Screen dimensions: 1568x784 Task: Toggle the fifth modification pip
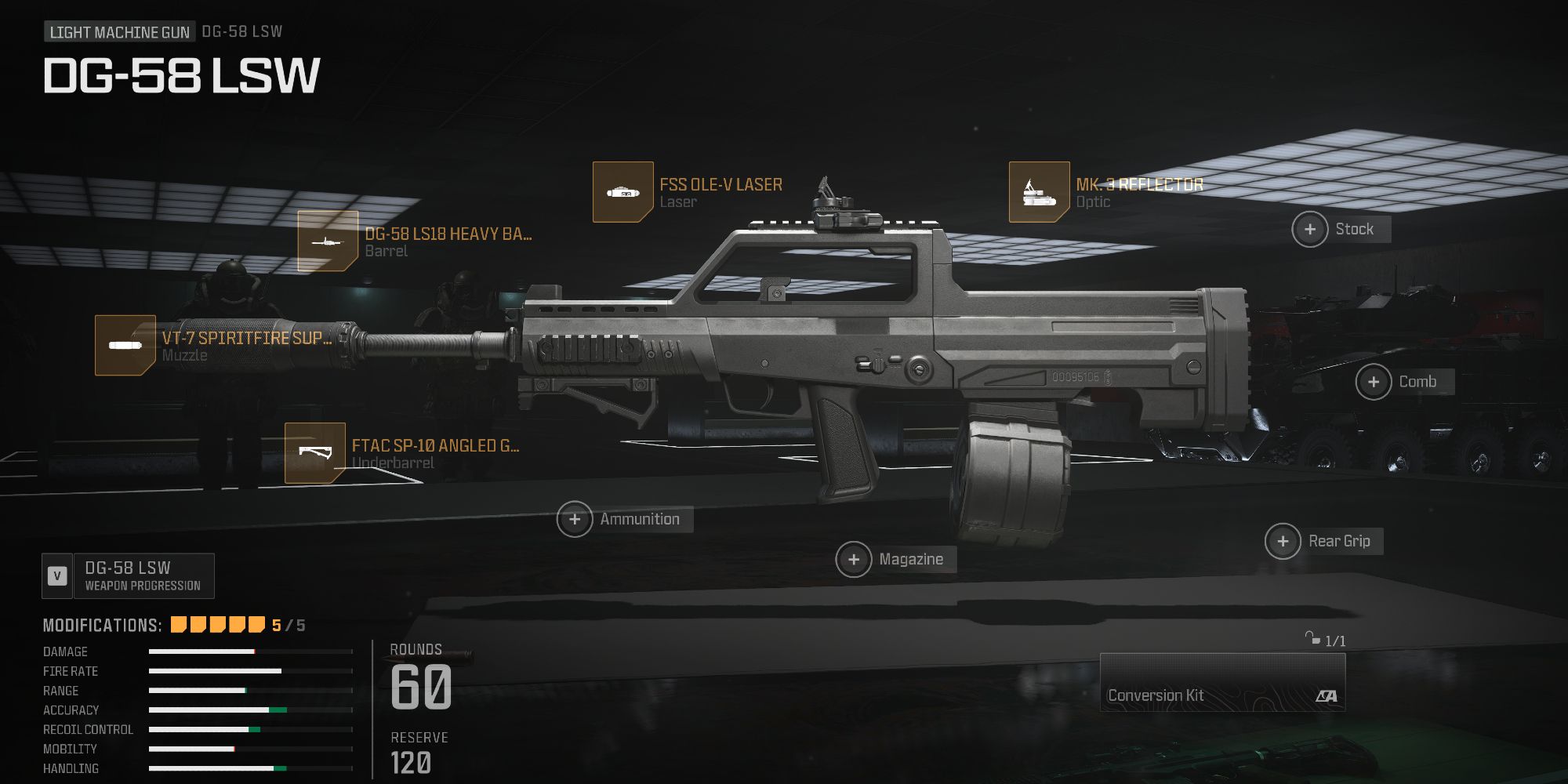(255, 626)
